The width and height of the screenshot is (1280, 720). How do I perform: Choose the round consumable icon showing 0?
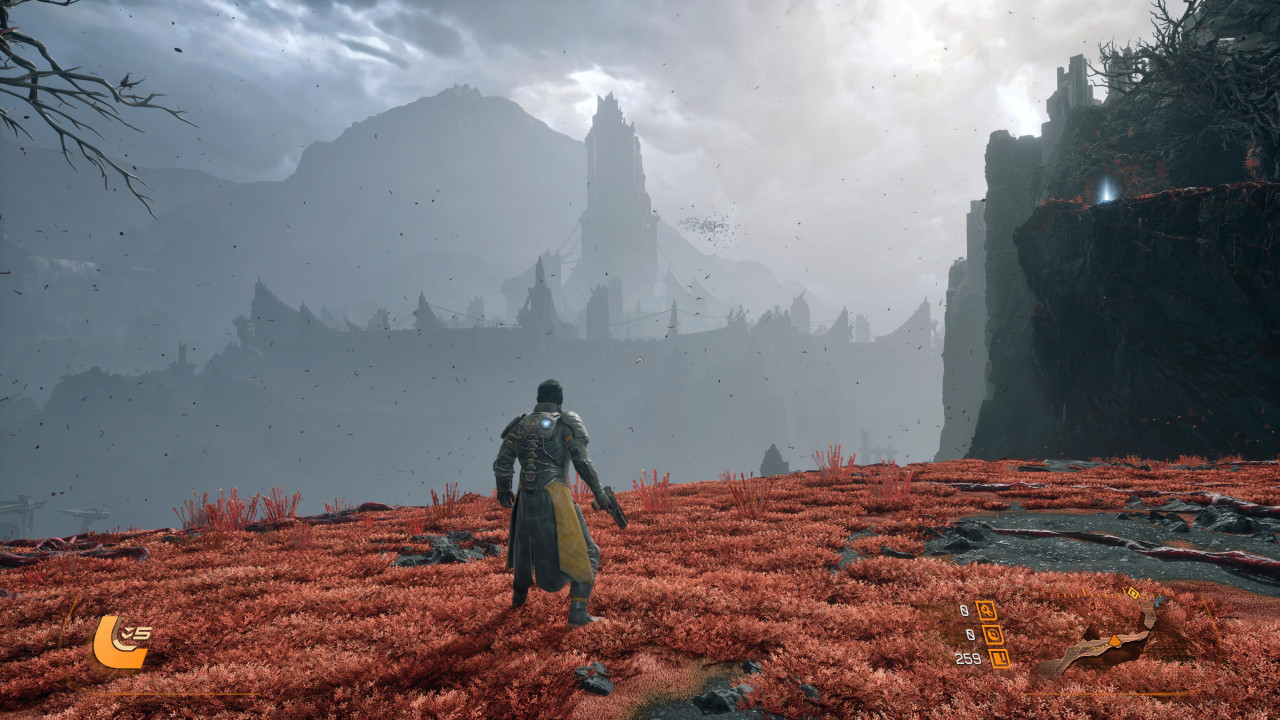tap(992, 634)
